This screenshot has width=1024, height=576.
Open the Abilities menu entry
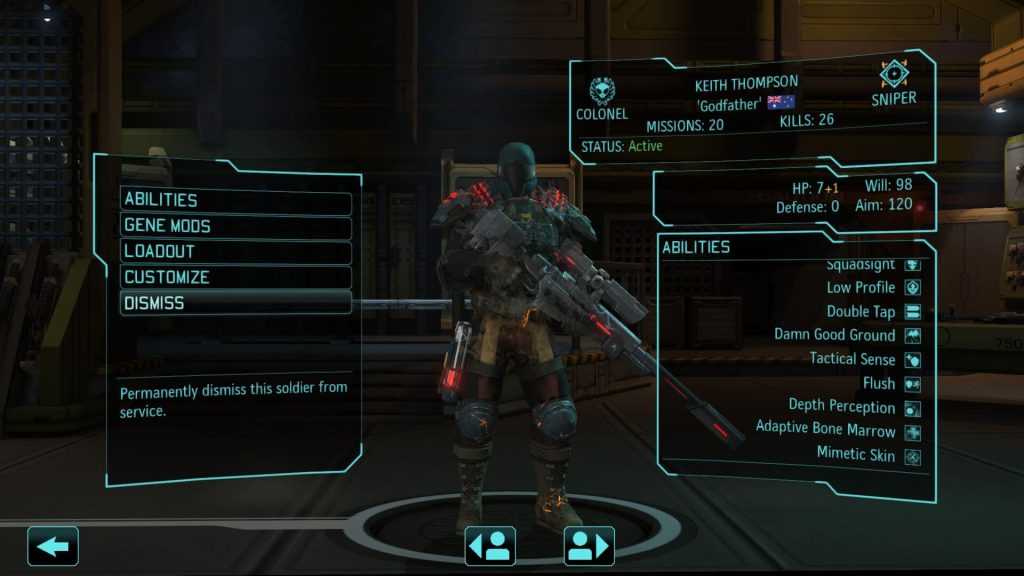[236, 200]
